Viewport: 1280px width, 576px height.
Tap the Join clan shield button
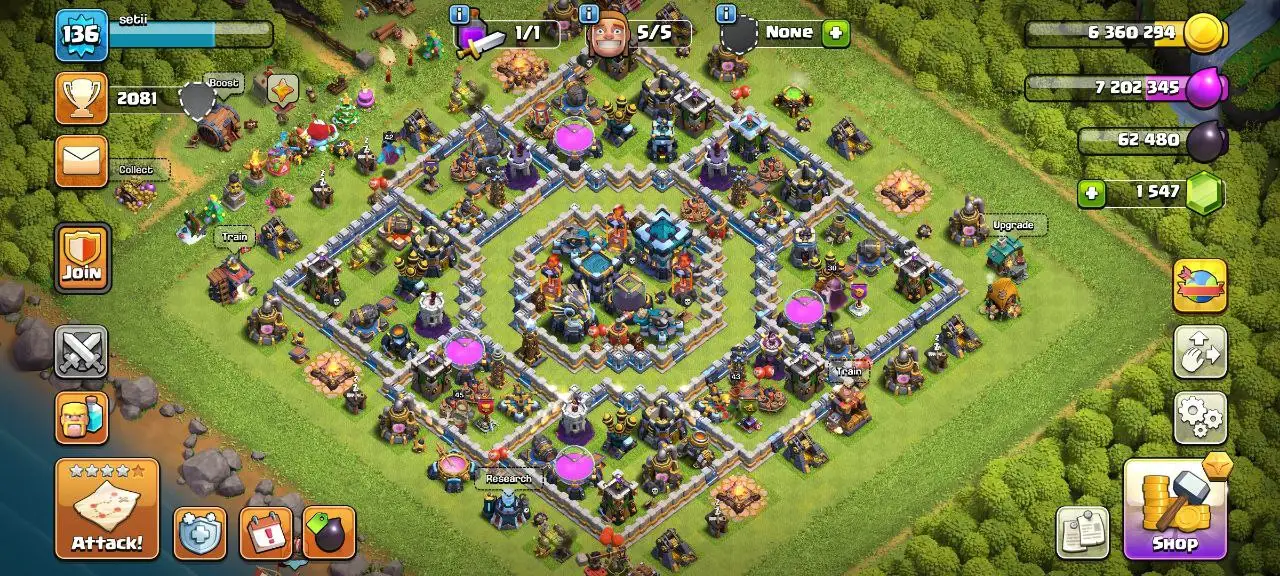pos(82,258)
